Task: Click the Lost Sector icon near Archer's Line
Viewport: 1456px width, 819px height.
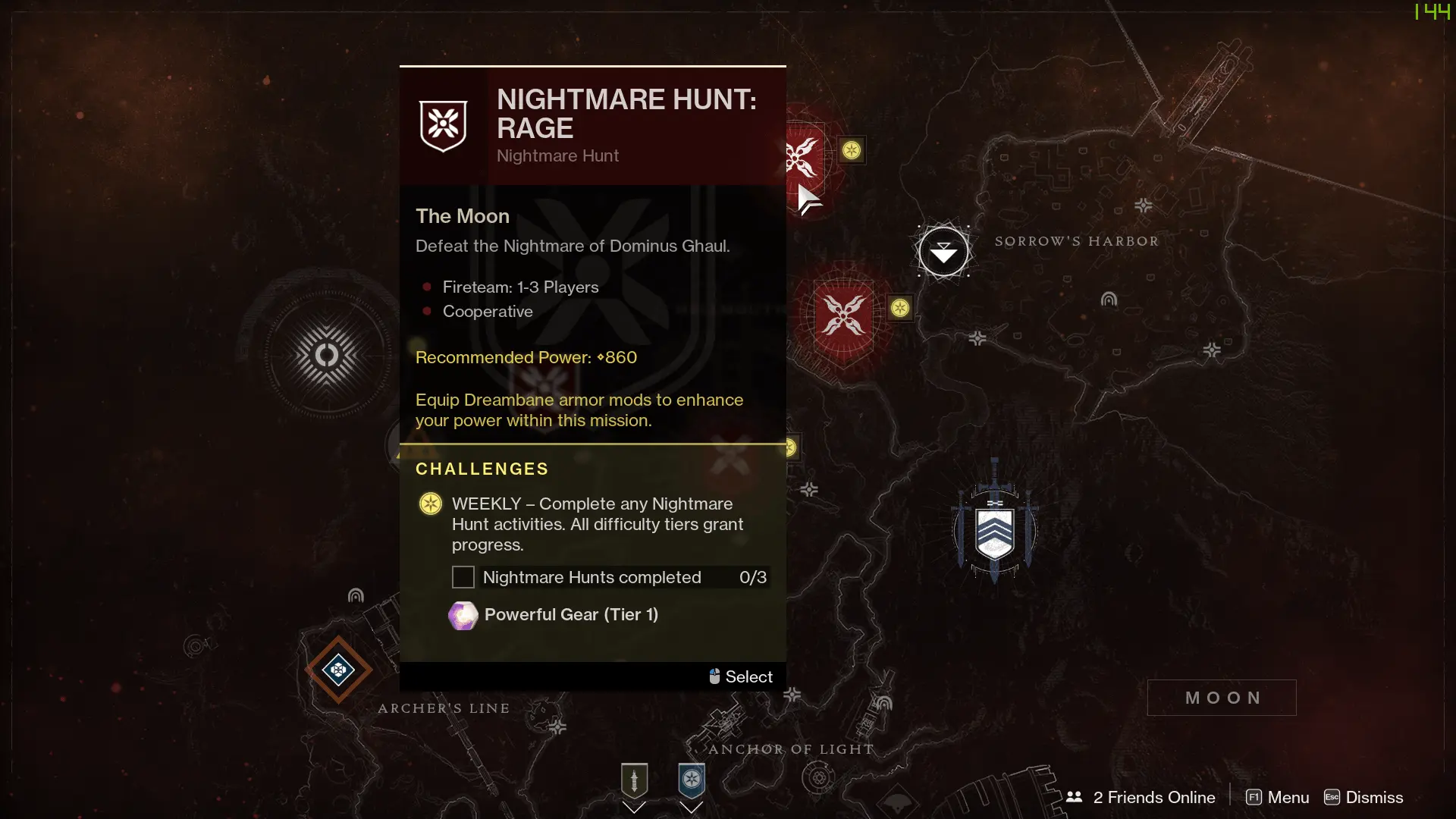Action: click(339, 670)
